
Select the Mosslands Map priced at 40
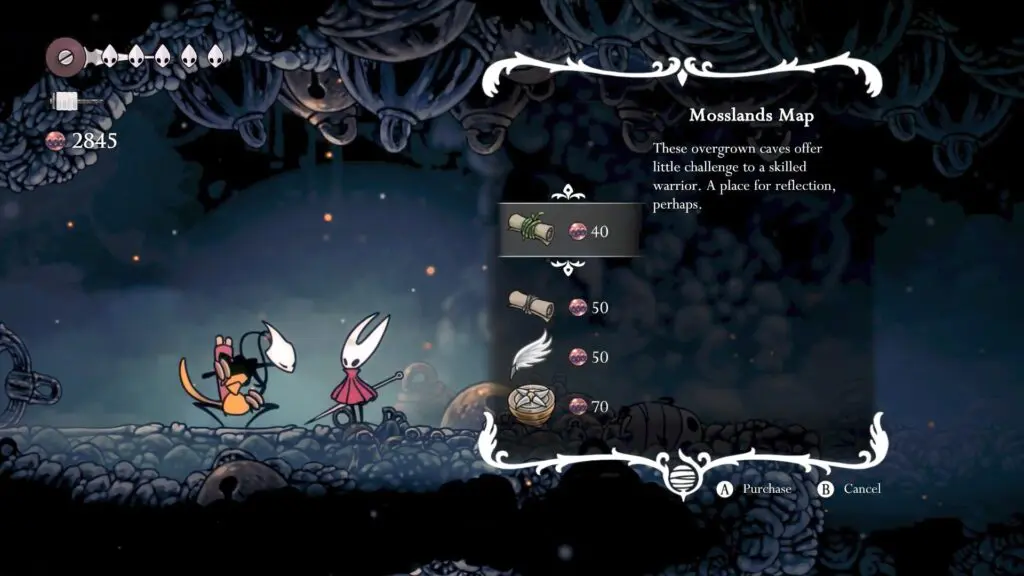click(568, 231)
